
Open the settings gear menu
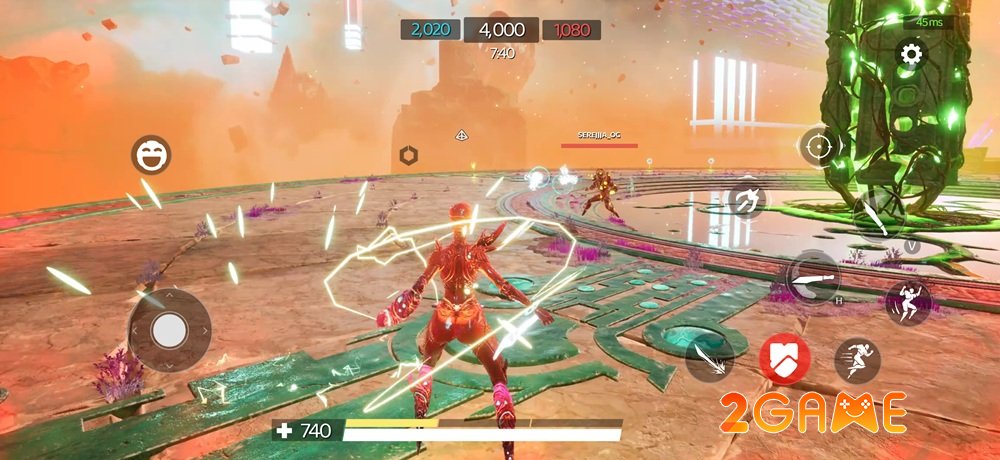click(x=910, y=54)
